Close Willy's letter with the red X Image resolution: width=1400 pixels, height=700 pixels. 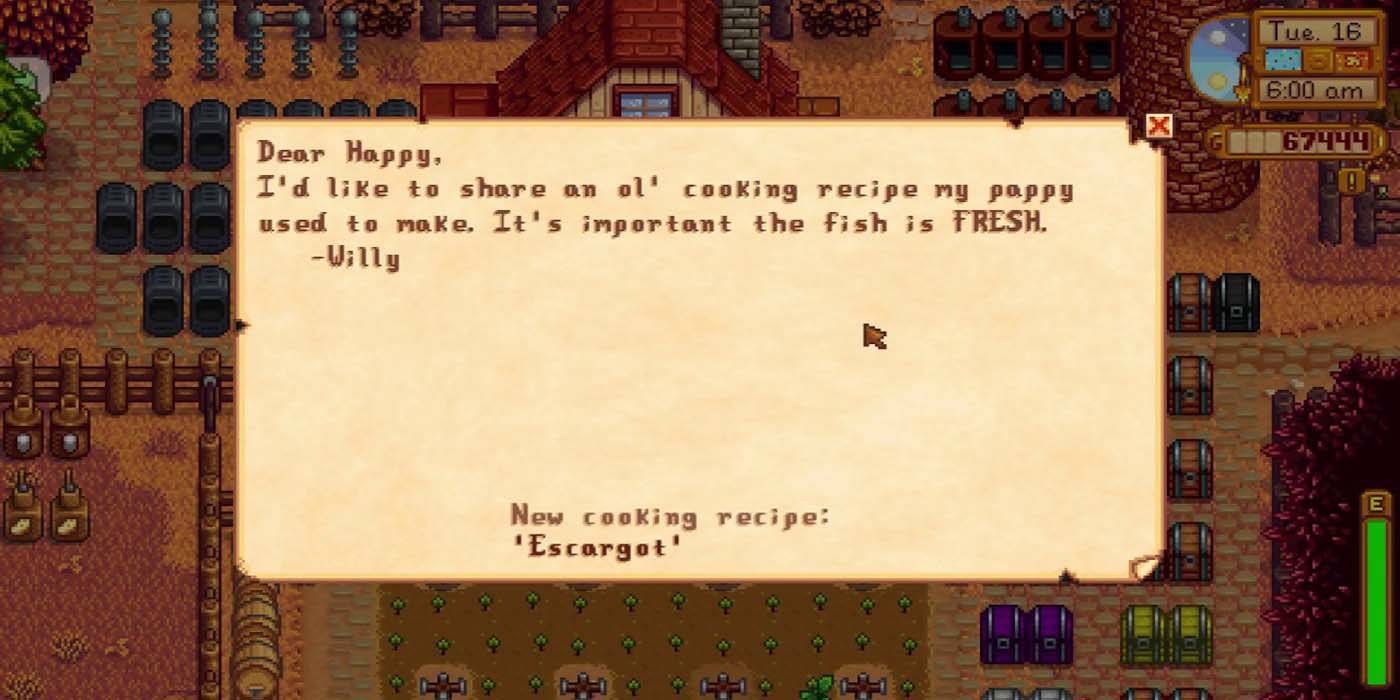[x=1159, y=126]
